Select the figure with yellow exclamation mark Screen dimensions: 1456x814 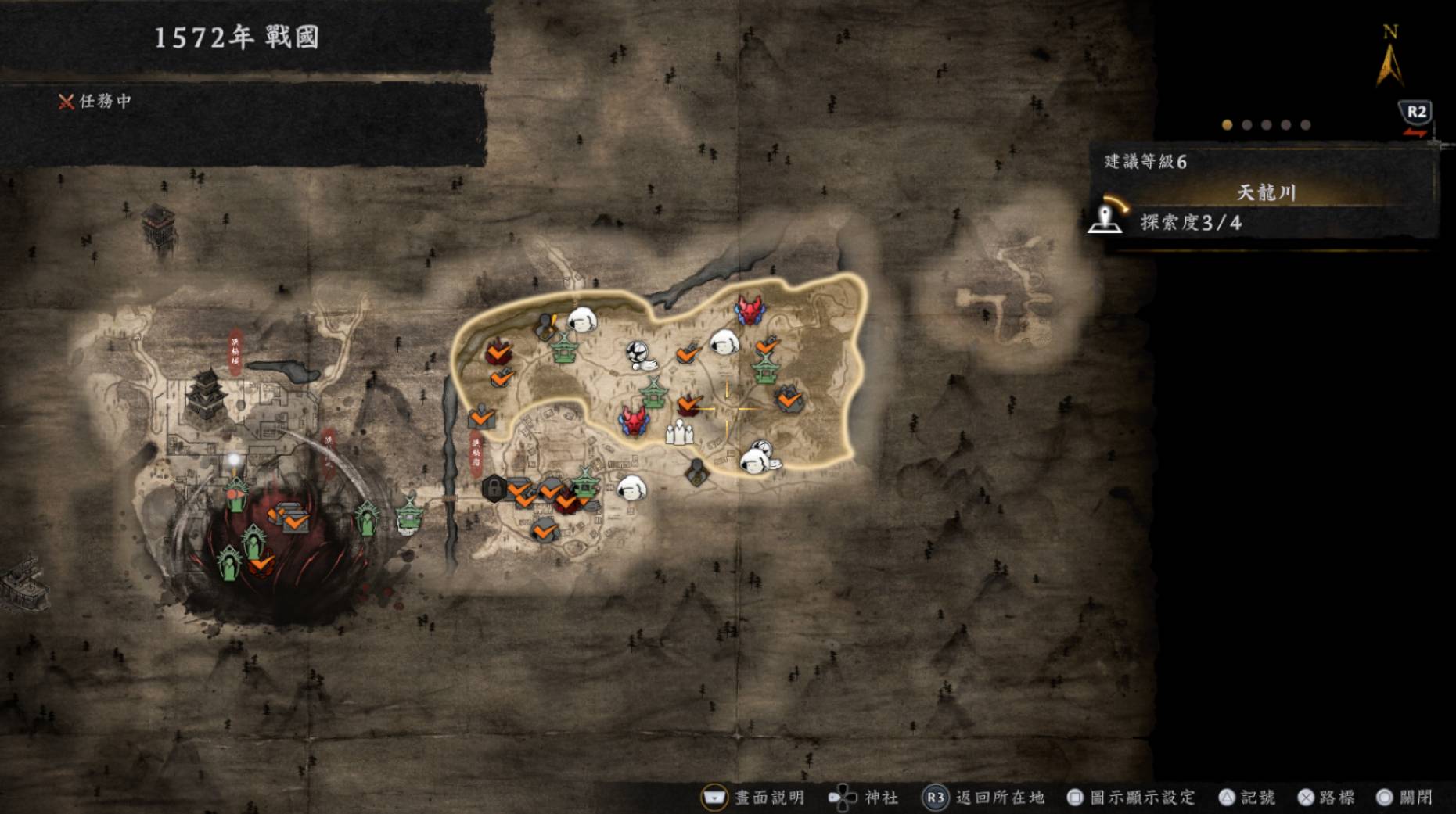pos(545,326)
